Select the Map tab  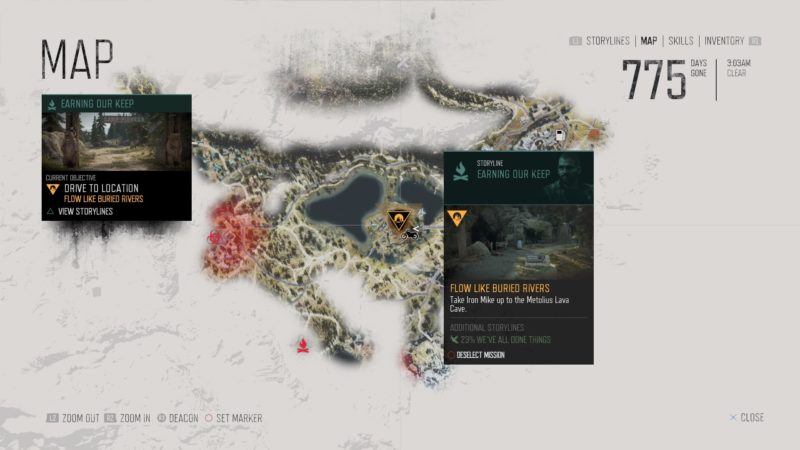click(649, 41)
